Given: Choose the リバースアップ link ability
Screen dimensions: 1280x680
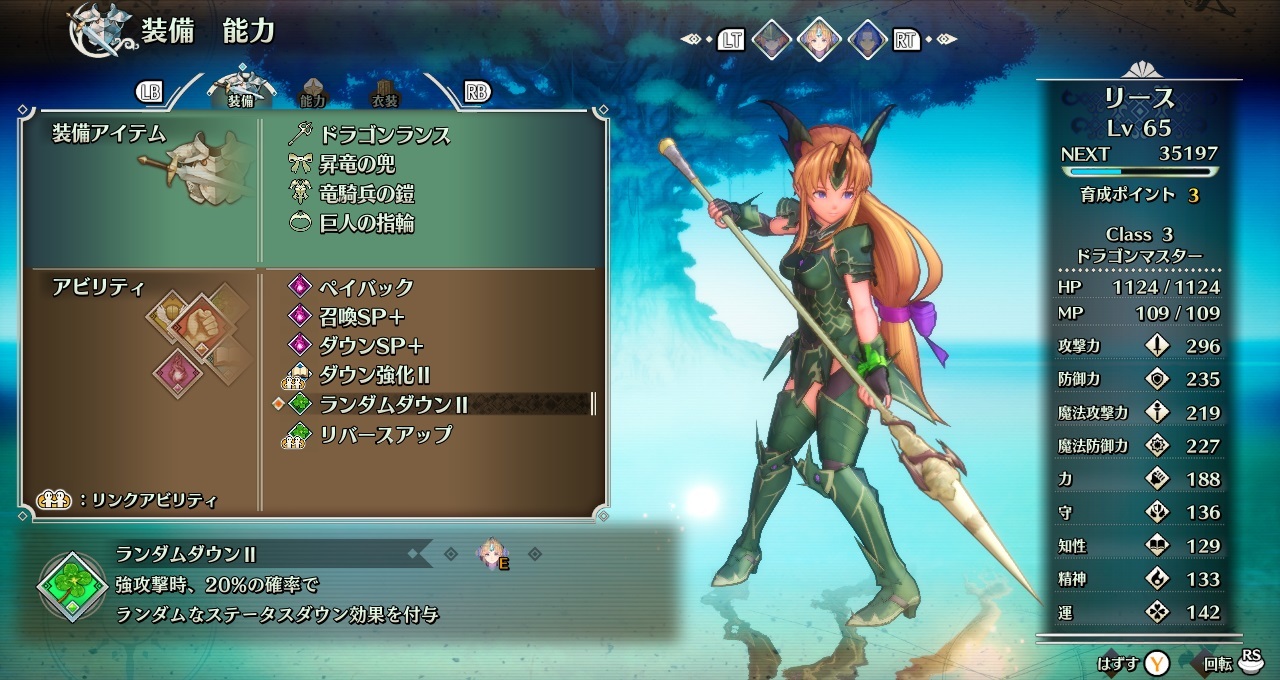Looking at the screenshot, I should click(x=385, y=435).
